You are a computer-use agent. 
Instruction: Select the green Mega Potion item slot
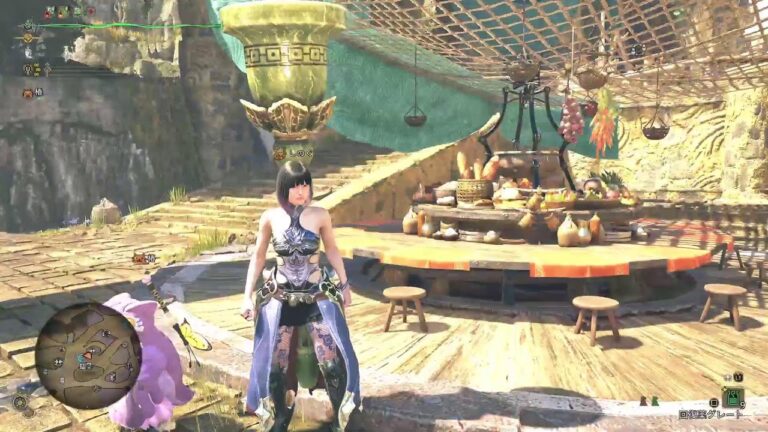pos(734,396)
